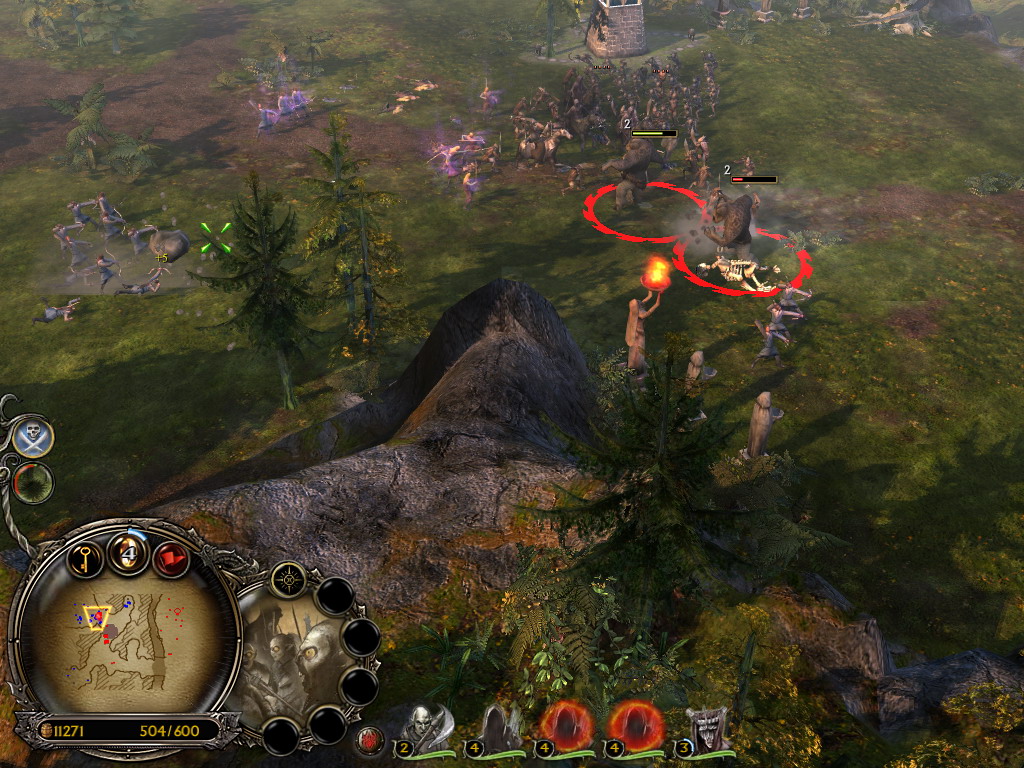
Task: Click the red flag button above the minimap
Action: pyautogui.click(x=171, y=558)
